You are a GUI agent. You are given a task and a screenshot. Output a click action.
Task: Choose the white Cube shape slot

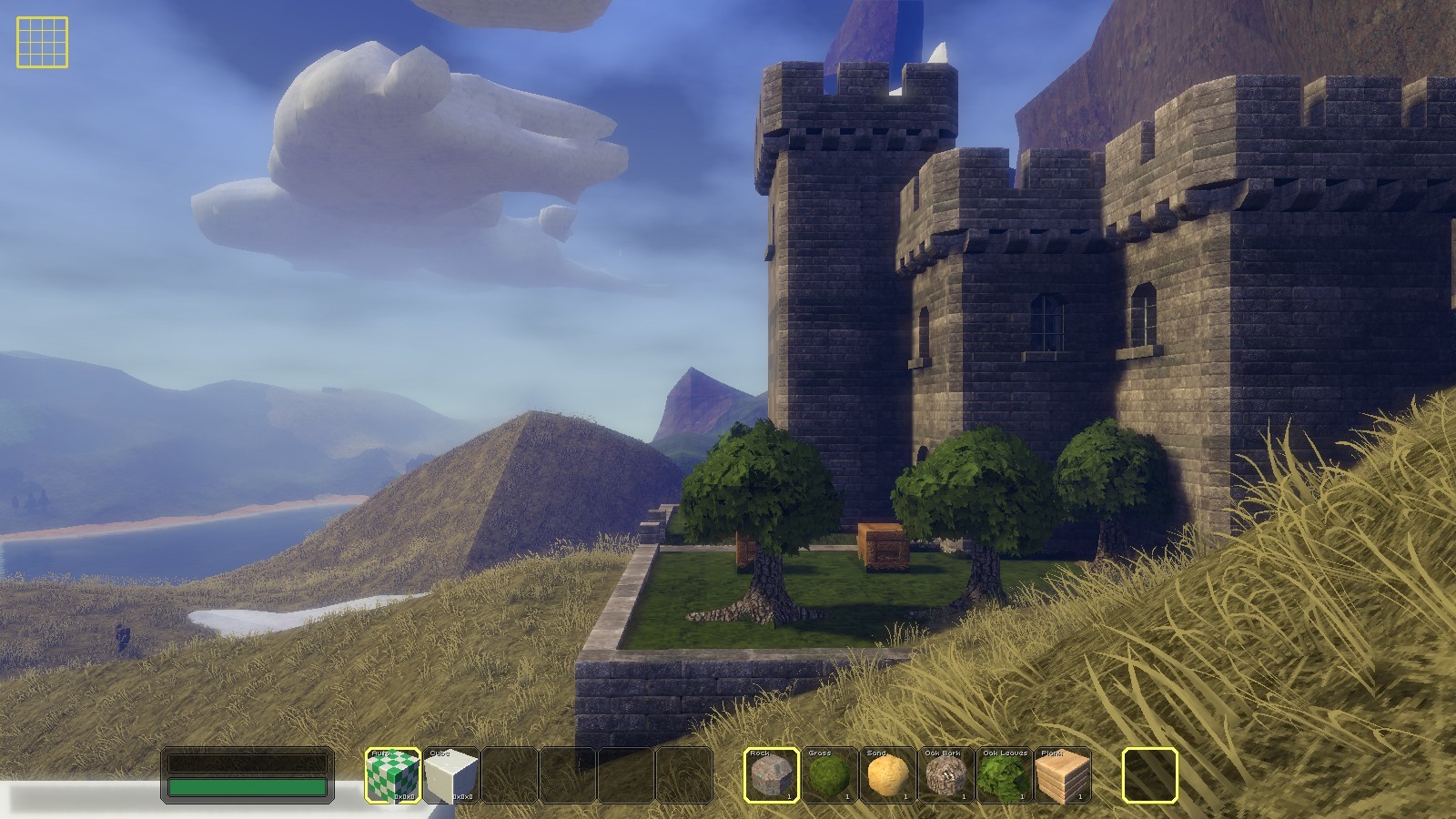pos(450,775)
